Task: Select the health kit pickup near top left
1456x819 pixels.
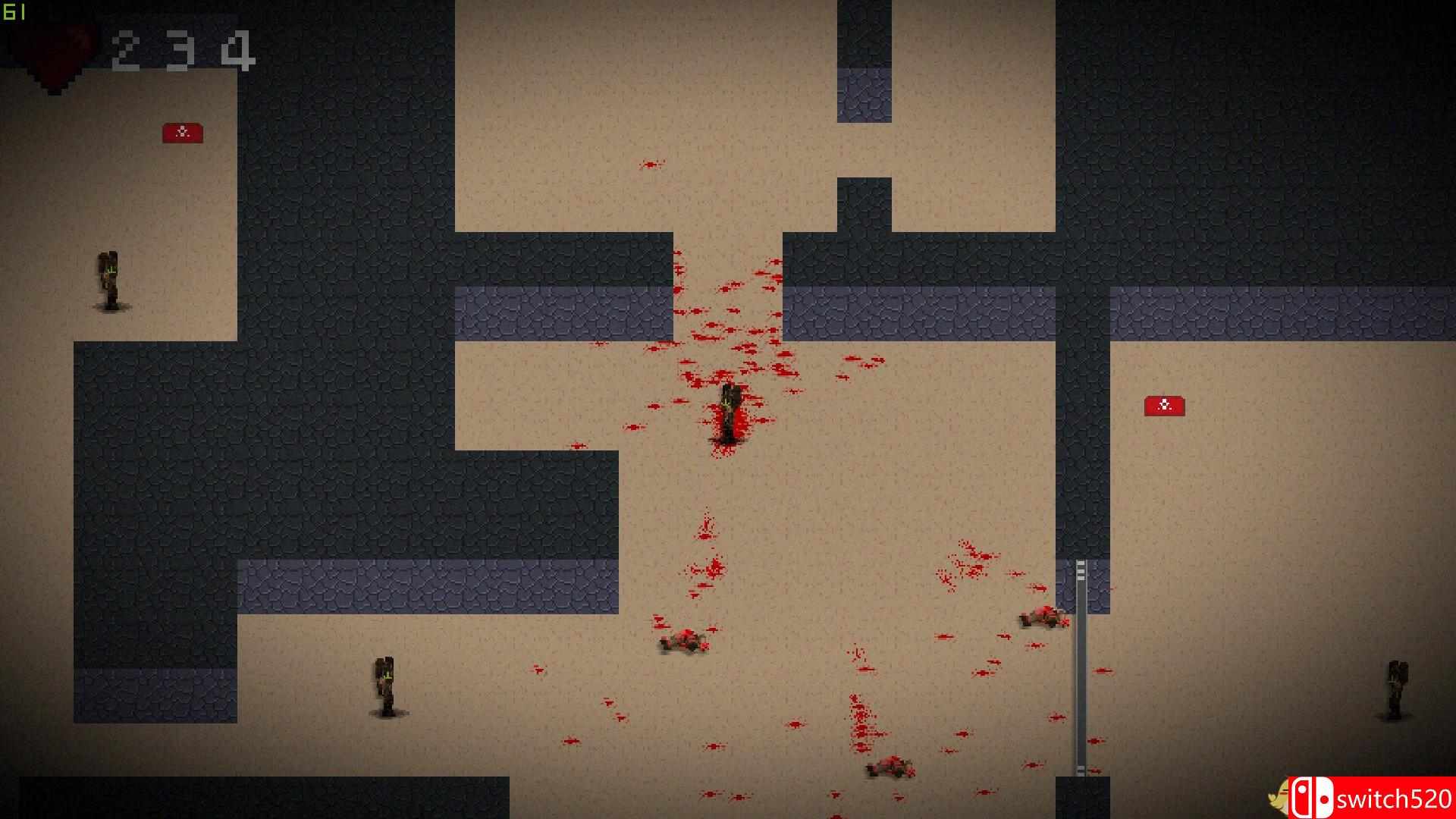Action: 182,132
